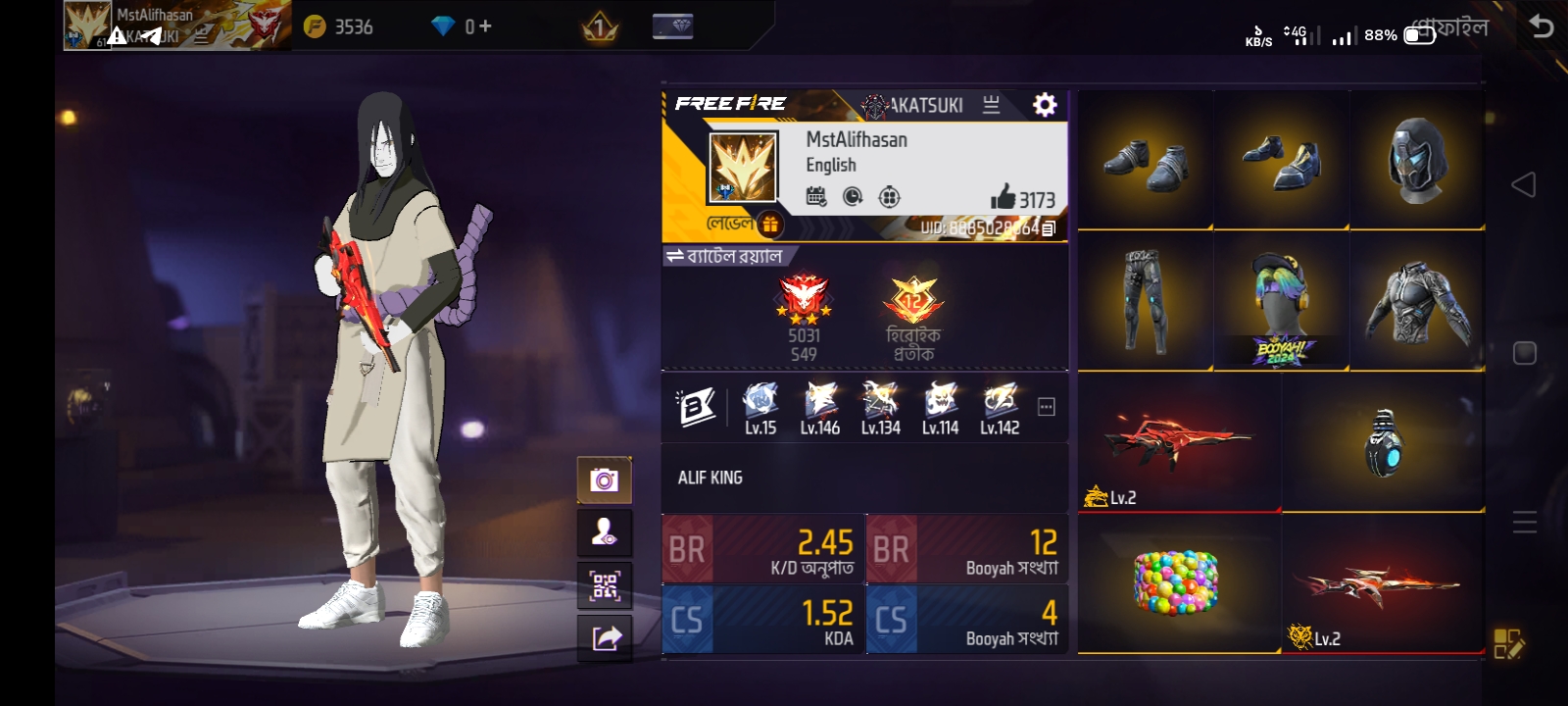Screen dimensions: 1568x706
Task: Select the hooded helmet mask slot
Action: pyautogui.click(x=1417, y=160)
